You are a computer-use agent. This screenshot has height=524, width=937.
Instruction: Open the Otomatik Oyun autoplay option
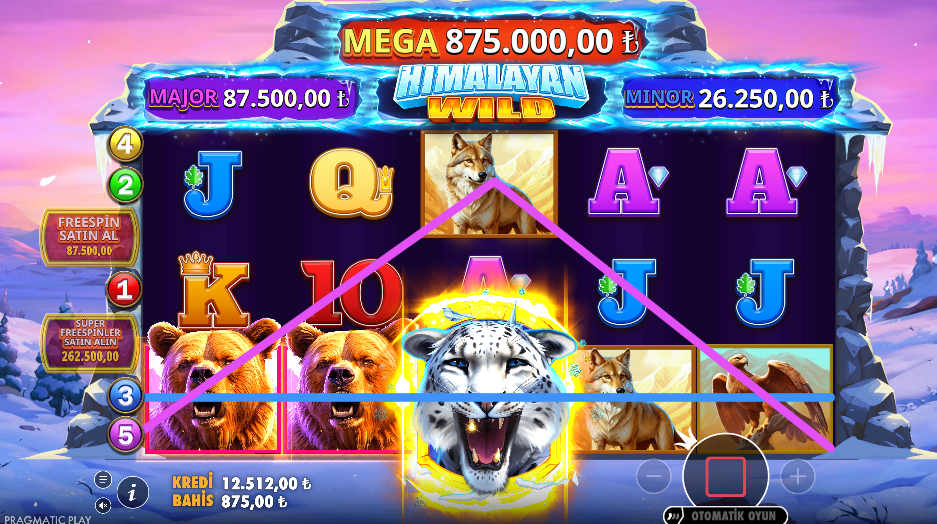[x=728, y=516]
